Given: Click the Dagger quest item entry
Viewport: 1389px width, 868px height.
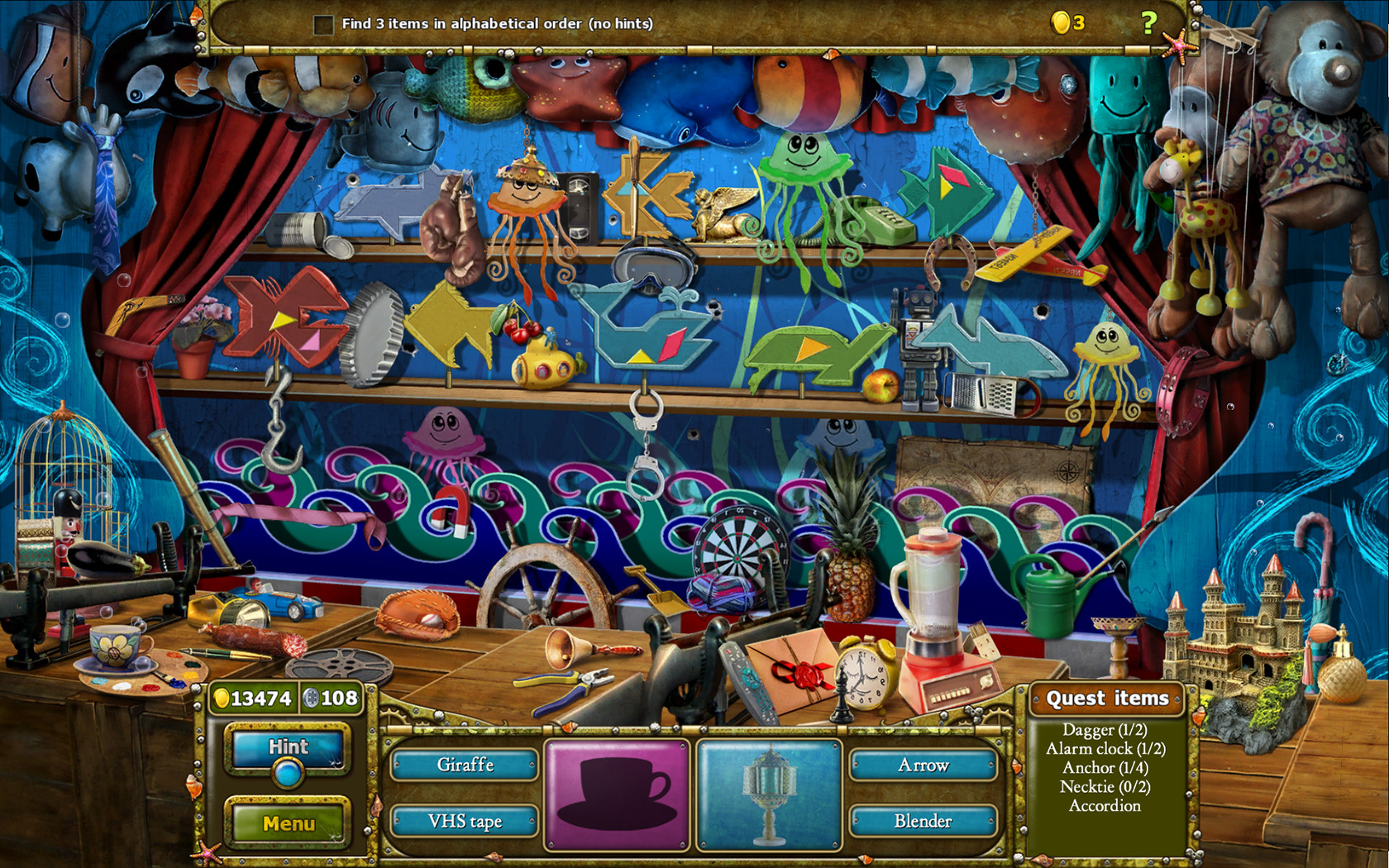Looking at the screenshot, I should click(x=1105, y=730).
